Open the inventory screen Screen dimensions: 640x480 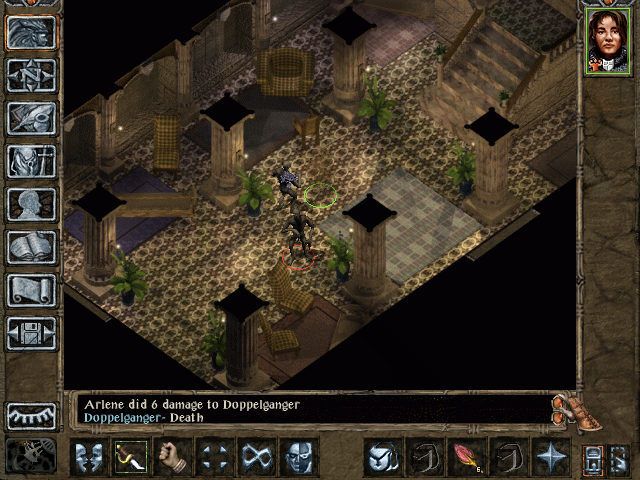31,161
